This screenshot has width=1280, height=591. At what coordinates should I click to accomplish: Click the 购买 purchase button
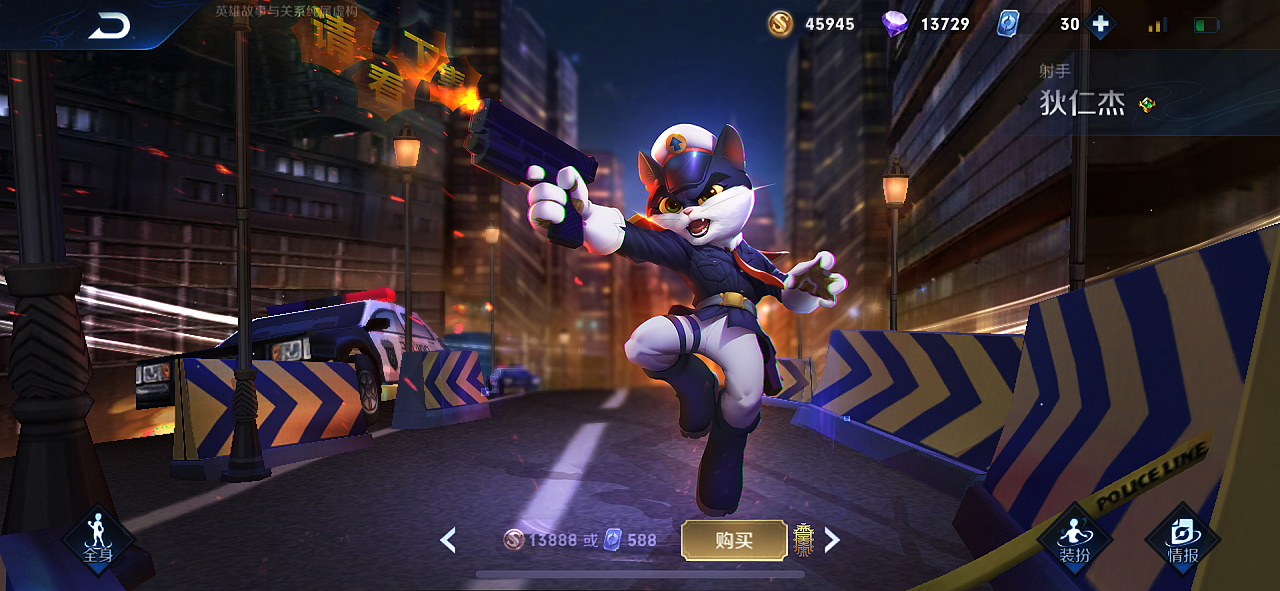733,540
